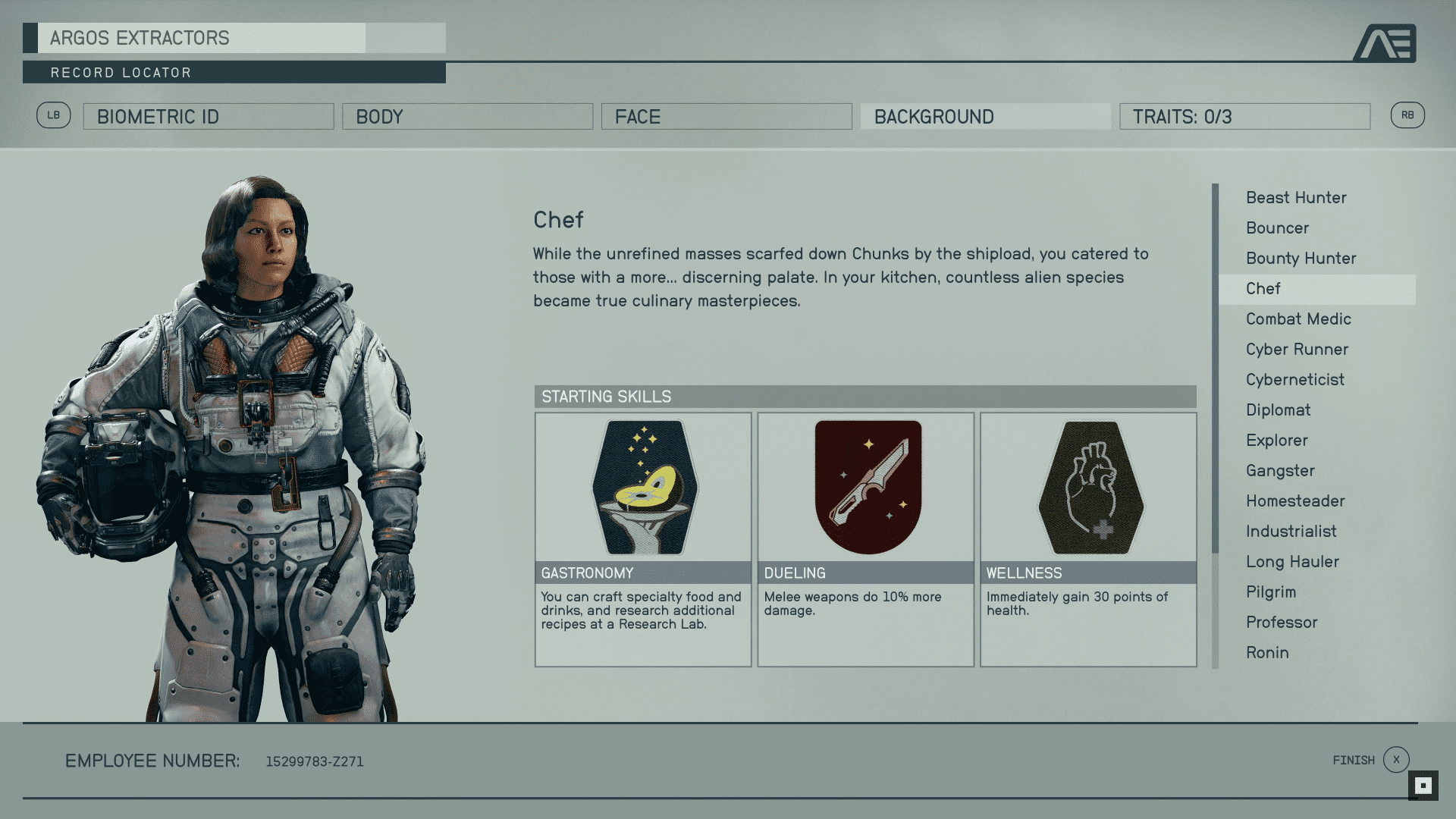Select the Wellness skill card
Screen dimensions: 1456x819
pyautogui.click(x=1088, y=539)
